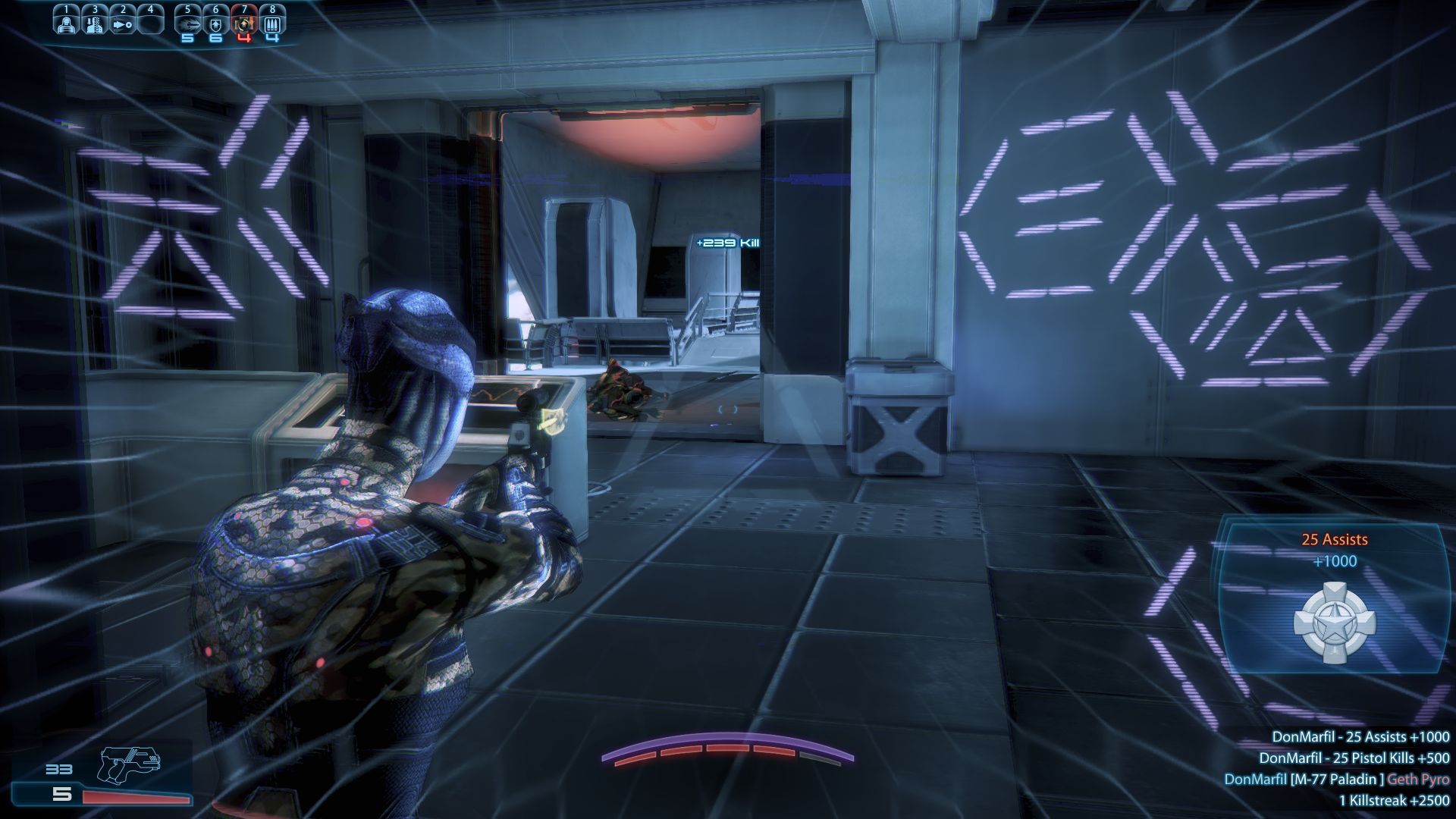Trigger the arrow-to-target power in slot 2
Image resolution: width=1456 pixels, height=819 pixels.
[122, 23]
